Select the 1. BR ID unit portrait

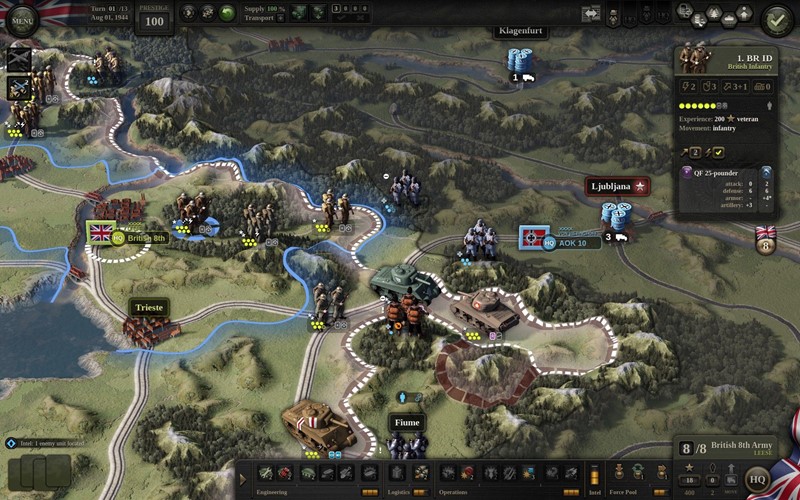692,58
